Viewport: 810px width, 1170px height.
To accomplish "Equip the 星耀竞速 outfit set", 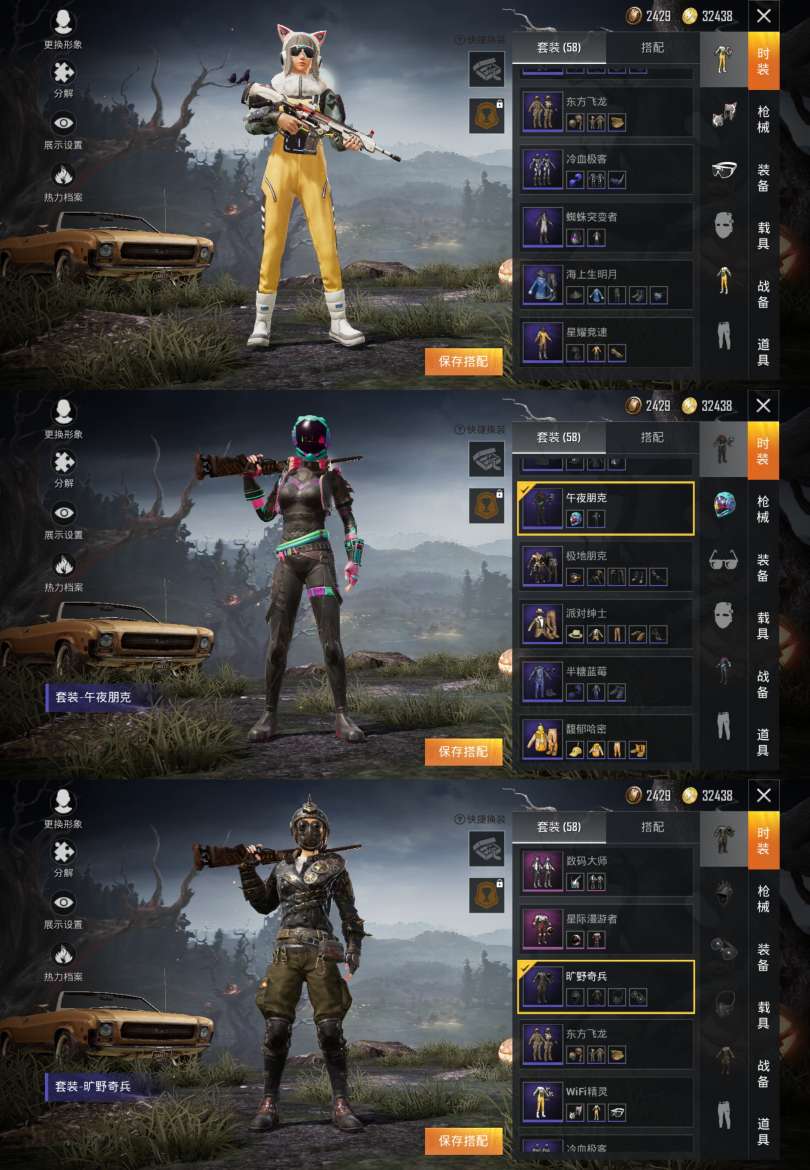I will [x=606, y=342].
